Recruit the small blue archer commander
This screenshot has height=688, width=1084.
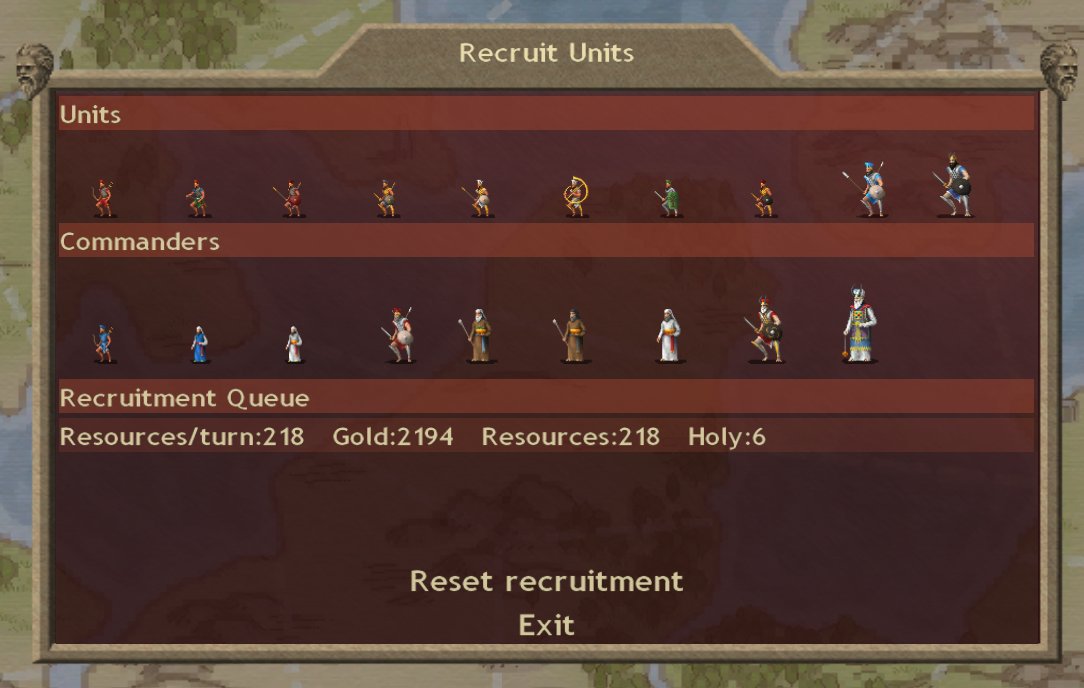pos(103,342)
